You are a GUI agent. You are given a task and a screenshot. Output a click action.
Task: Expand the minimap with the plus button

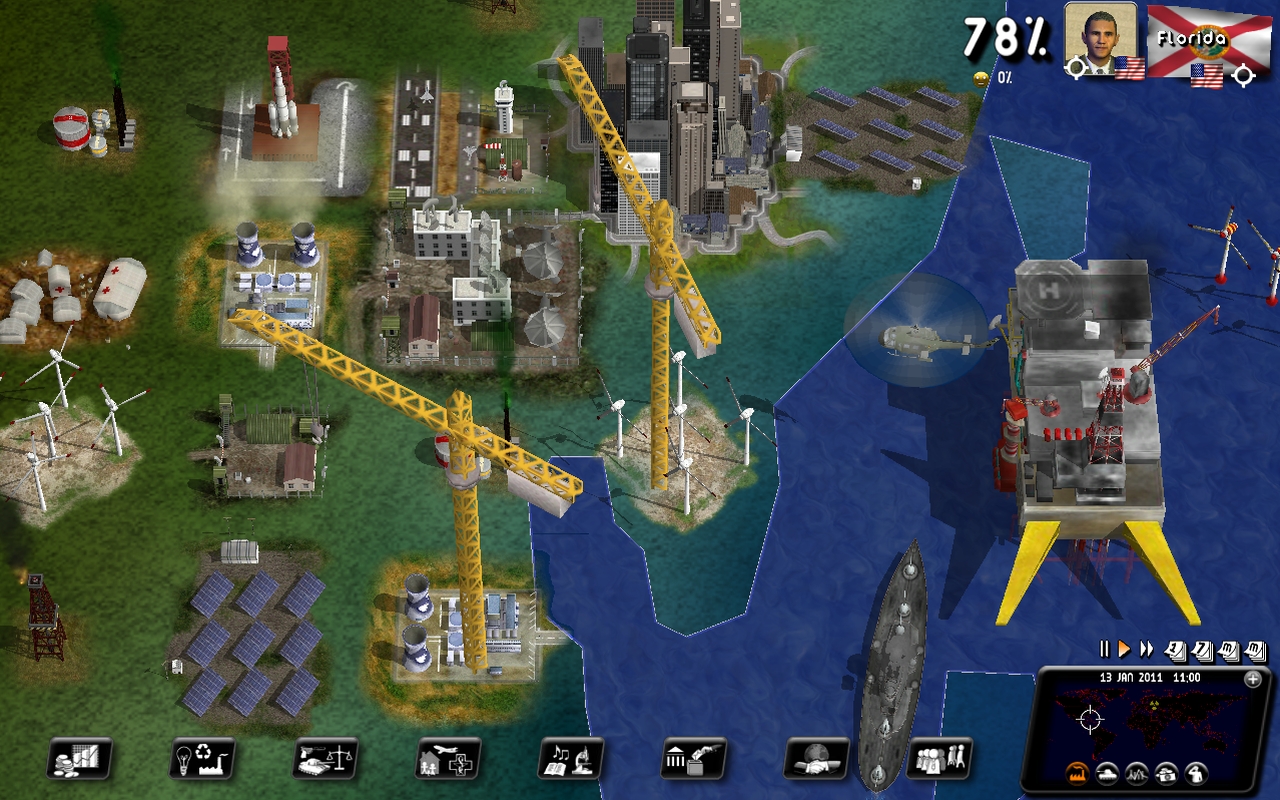tap(1252, 679)
